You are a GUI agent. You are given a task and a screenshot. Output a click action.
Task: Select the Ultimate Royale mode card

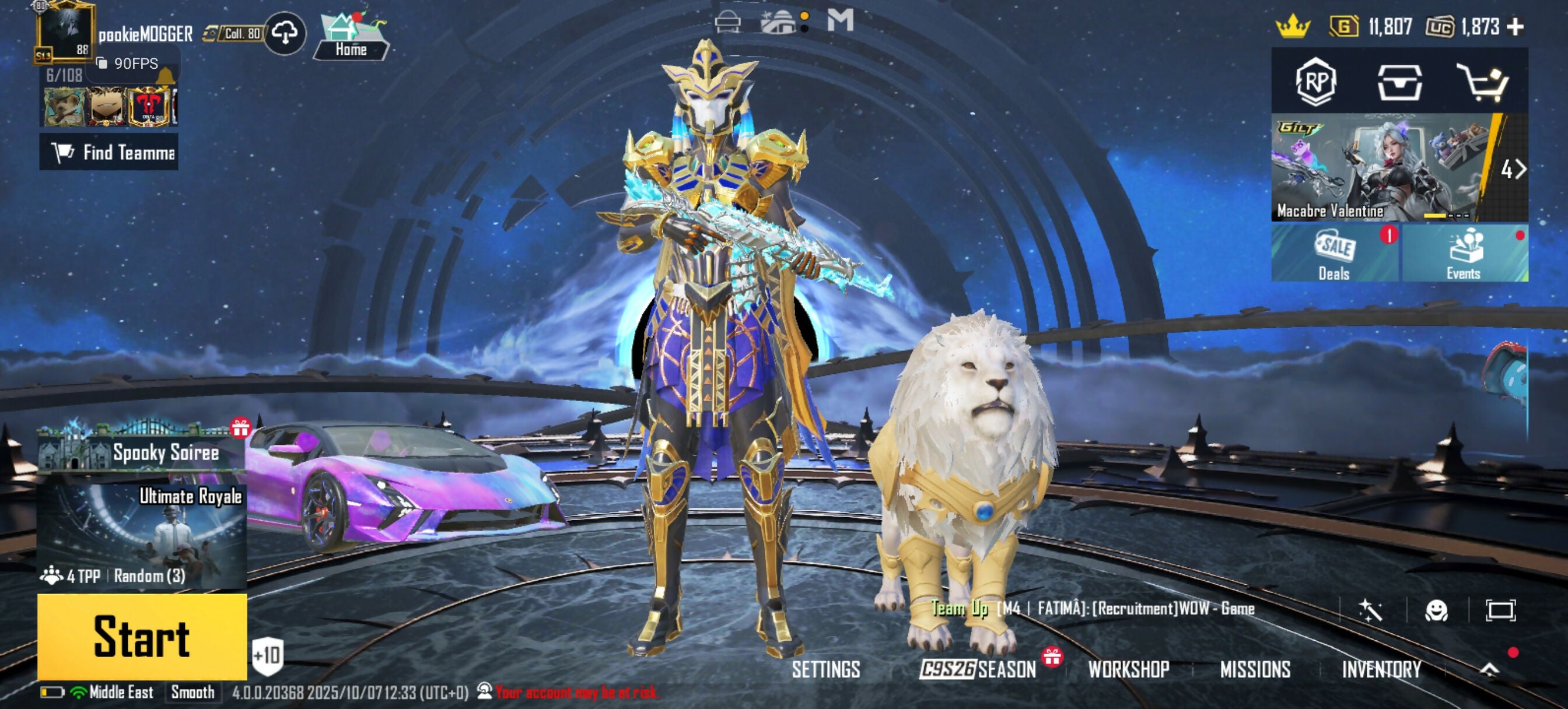(x=142, y=536)
